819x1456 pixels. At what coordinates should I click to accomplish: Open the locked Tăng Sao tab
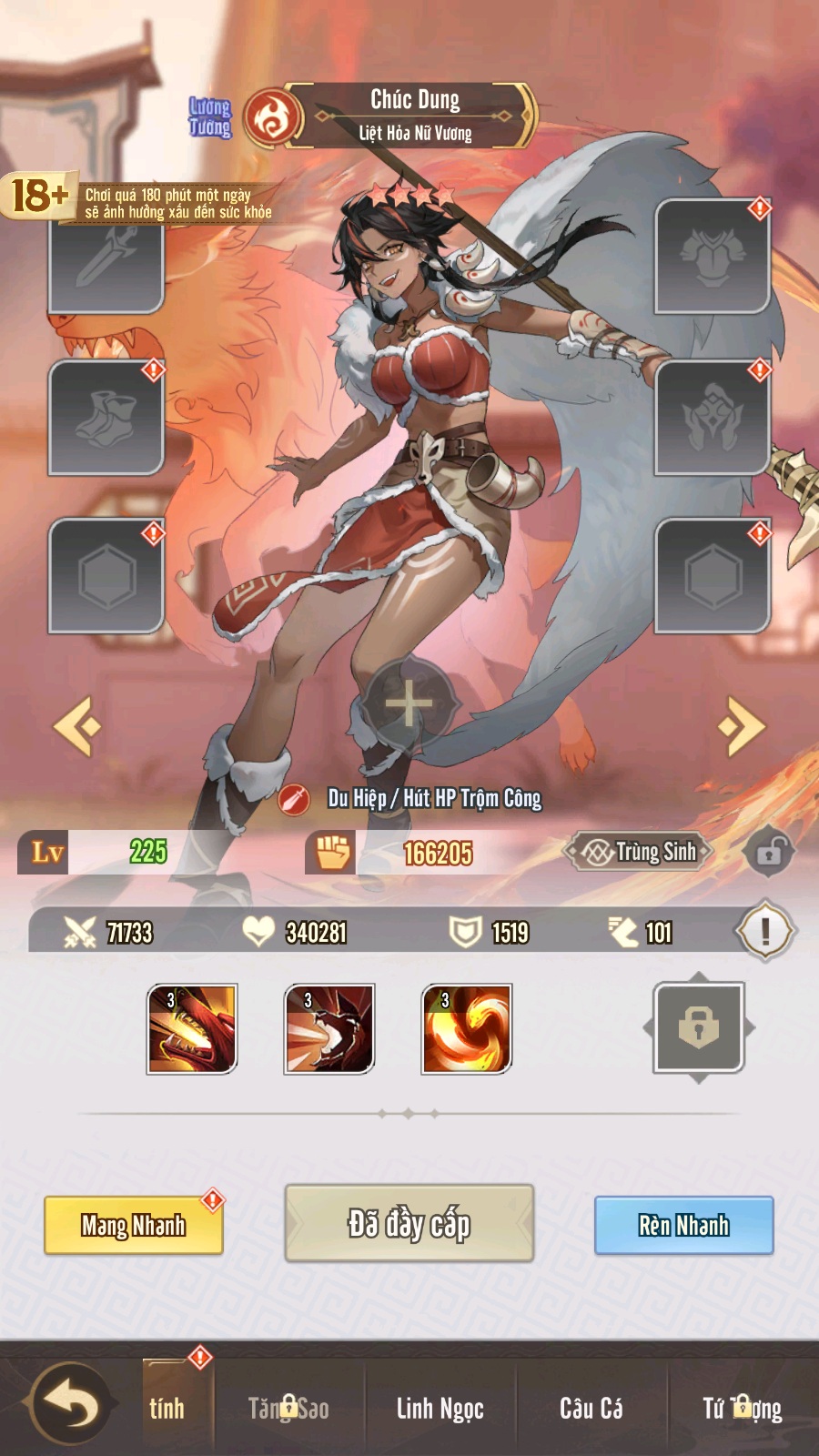288,1408
